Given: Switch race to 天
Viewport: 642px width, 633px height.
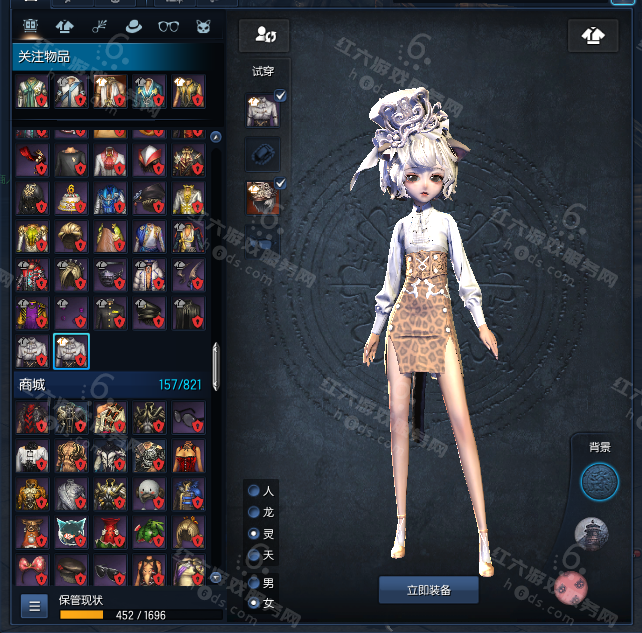Looking at the screenshot, I should (254, 554).
